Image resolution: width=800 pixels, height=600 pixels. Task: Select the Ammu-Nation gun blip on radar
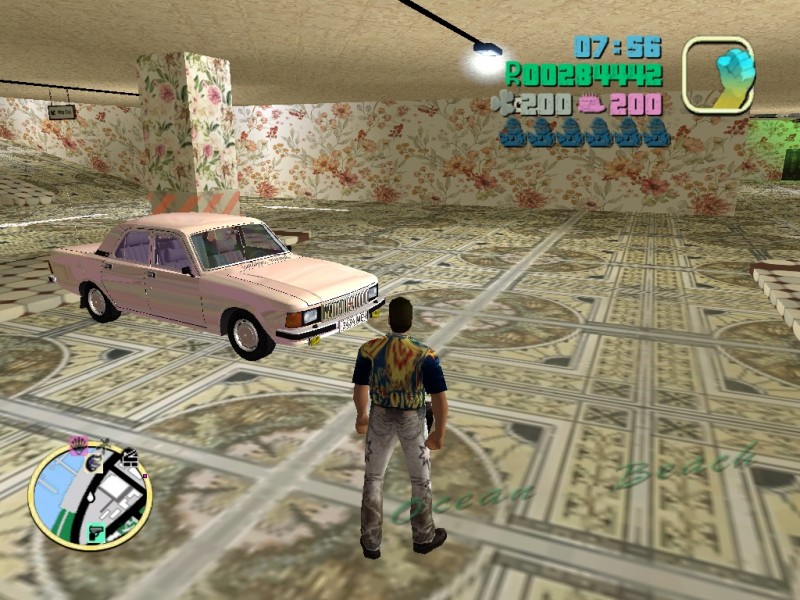98,532
